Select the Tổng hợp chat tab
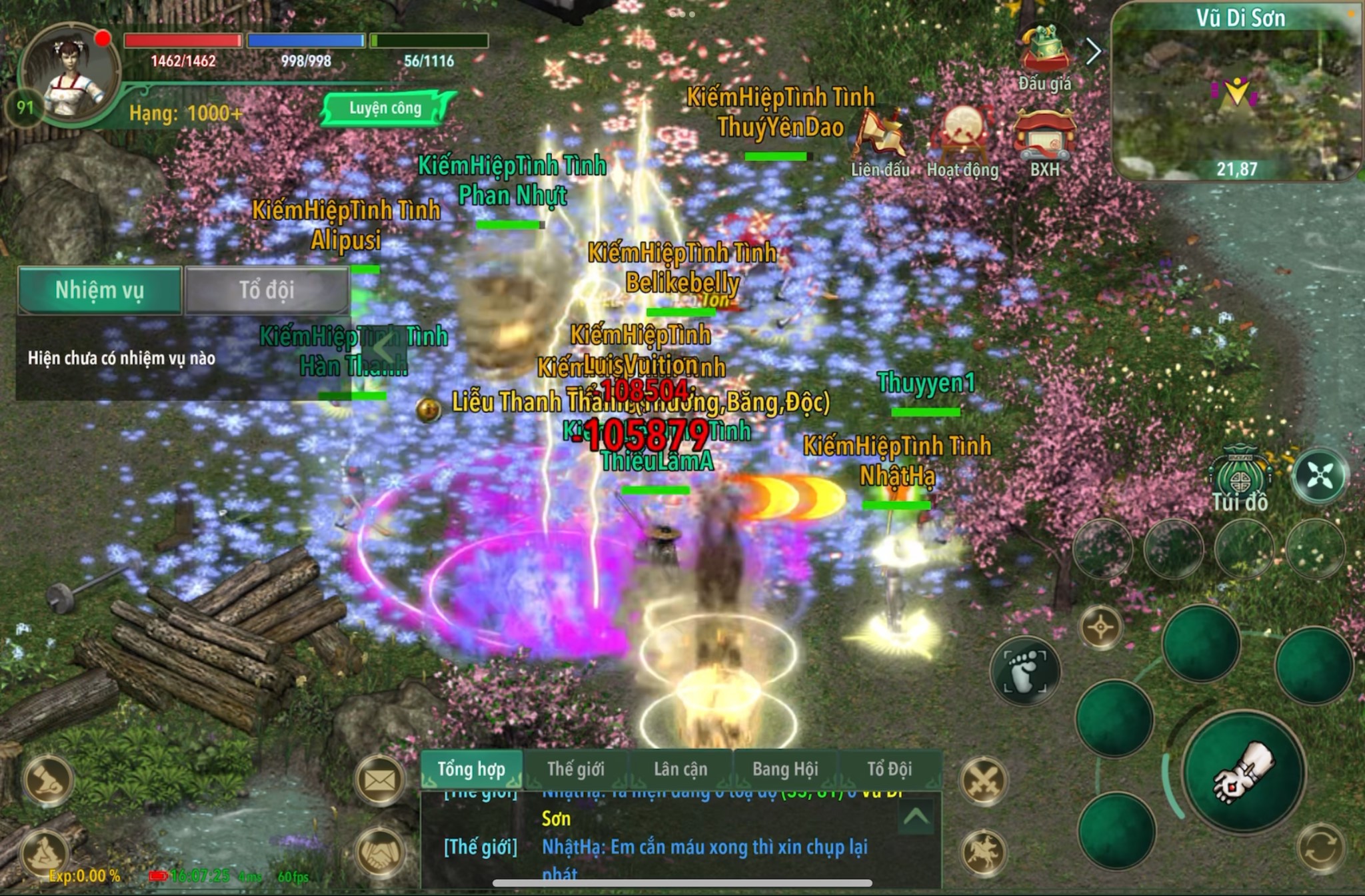This screenshot has width=1365, height=896. click(471, 769)
